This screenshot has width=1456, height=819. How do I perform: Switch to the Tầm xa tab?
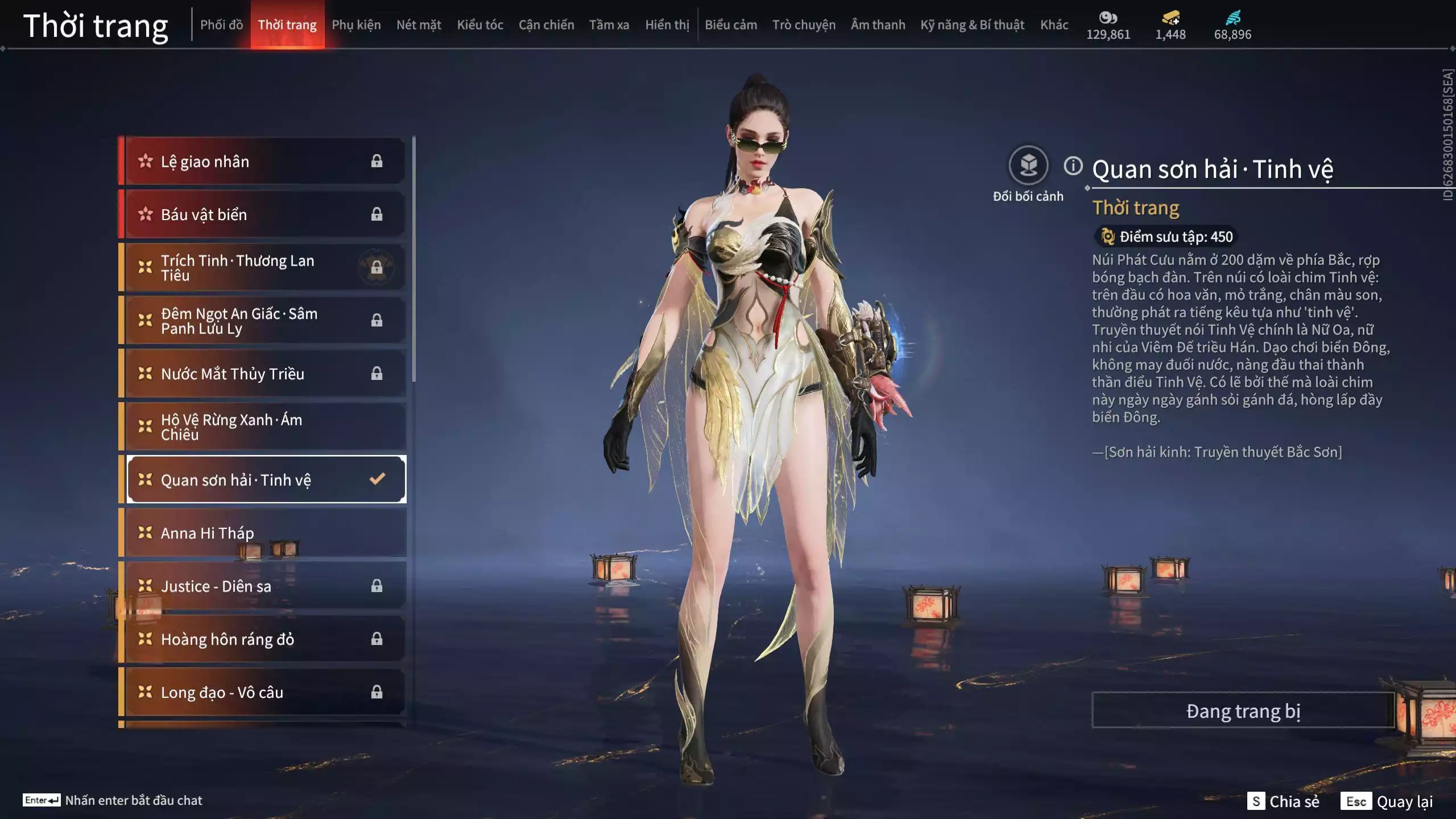pos(609,25)
